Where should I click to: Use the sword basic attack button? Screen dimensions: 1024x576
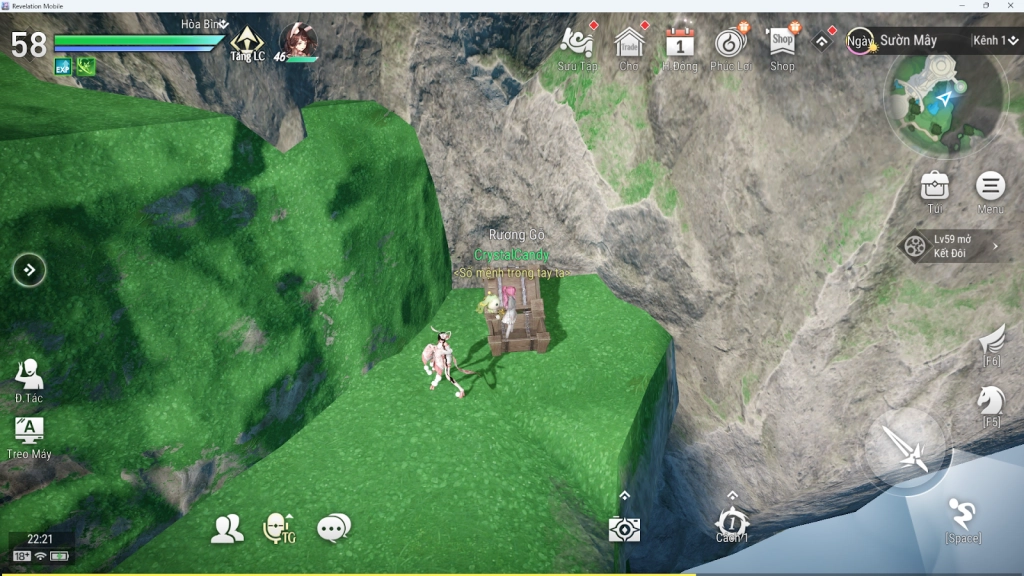(x=907, y=450)
